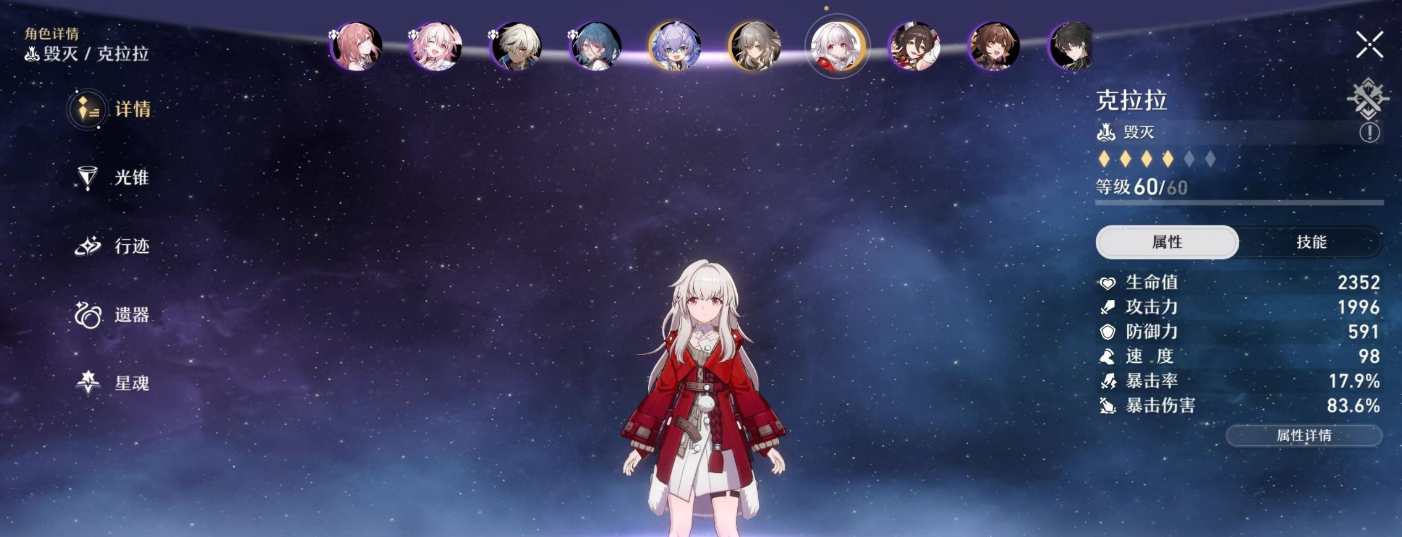
Task: Click the exclamation info icon beside 毁灭
Action: tap(1369, 132)
